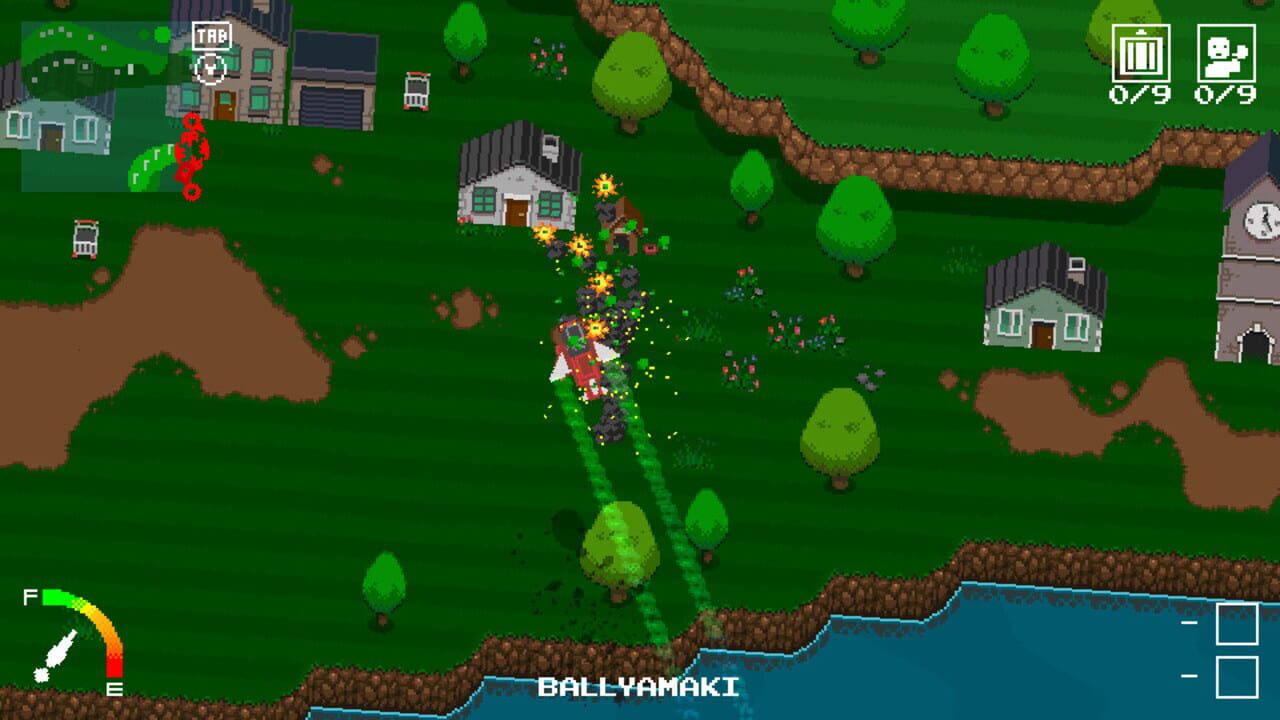Select the BALLYAMAKI location label

636,688
